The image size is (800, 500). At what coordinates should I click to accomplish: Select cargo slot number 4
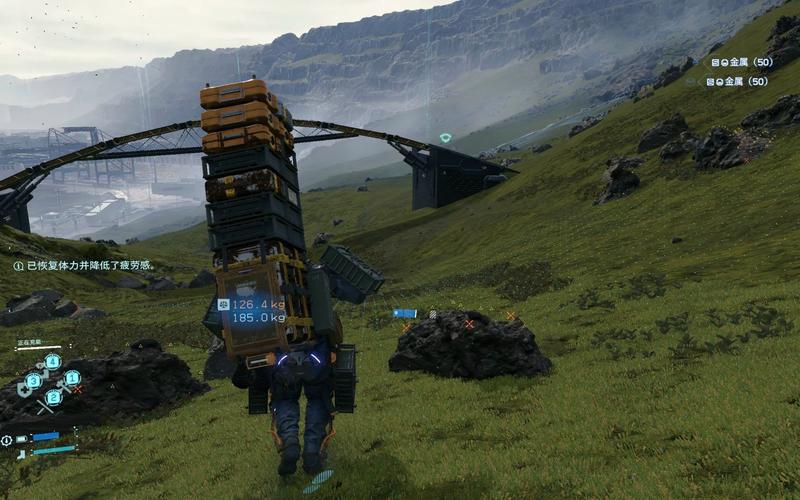pyautogui.click(x=53, y=361)
